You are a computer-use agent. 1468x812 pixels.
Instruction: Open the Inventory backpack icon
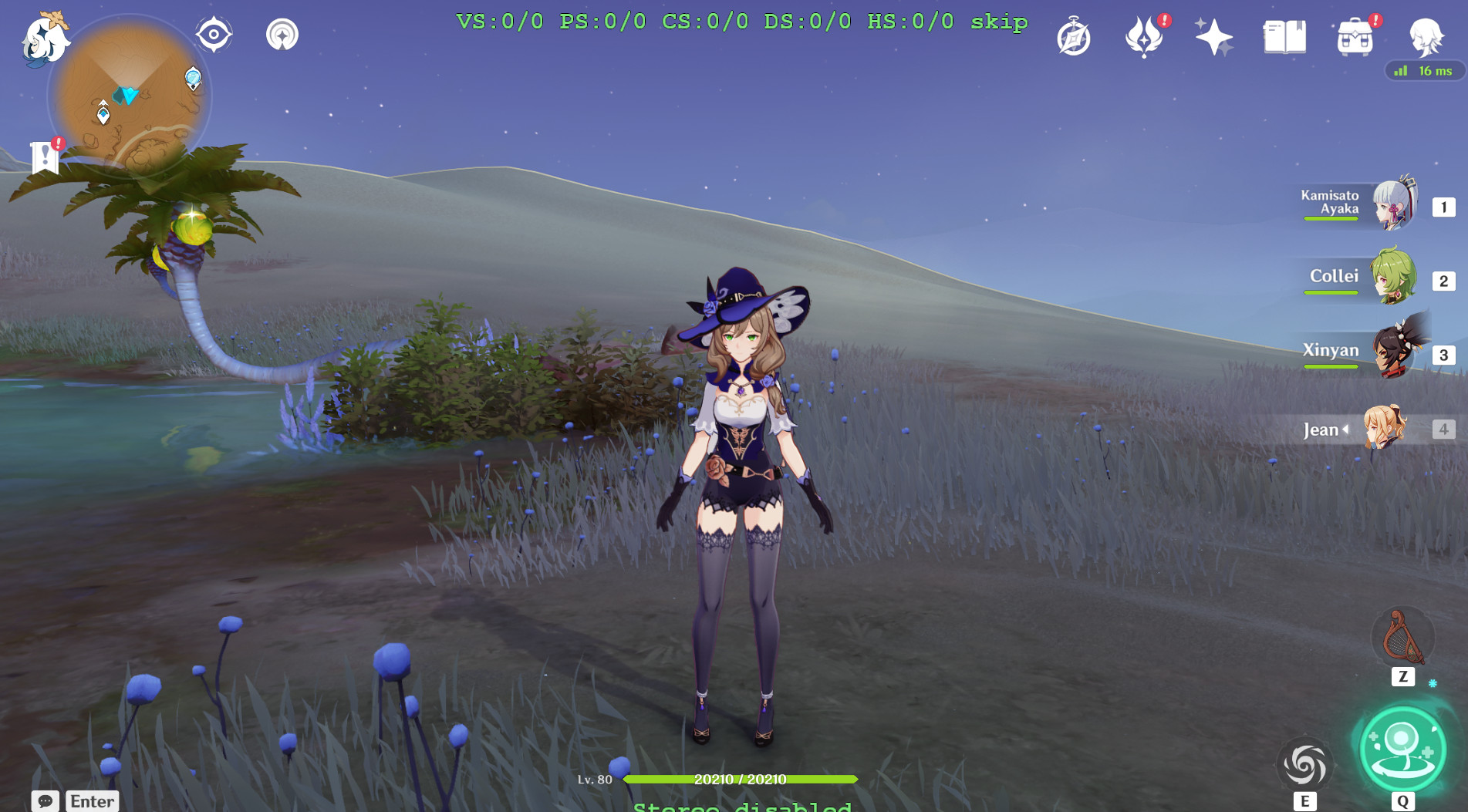point(1355,35)
